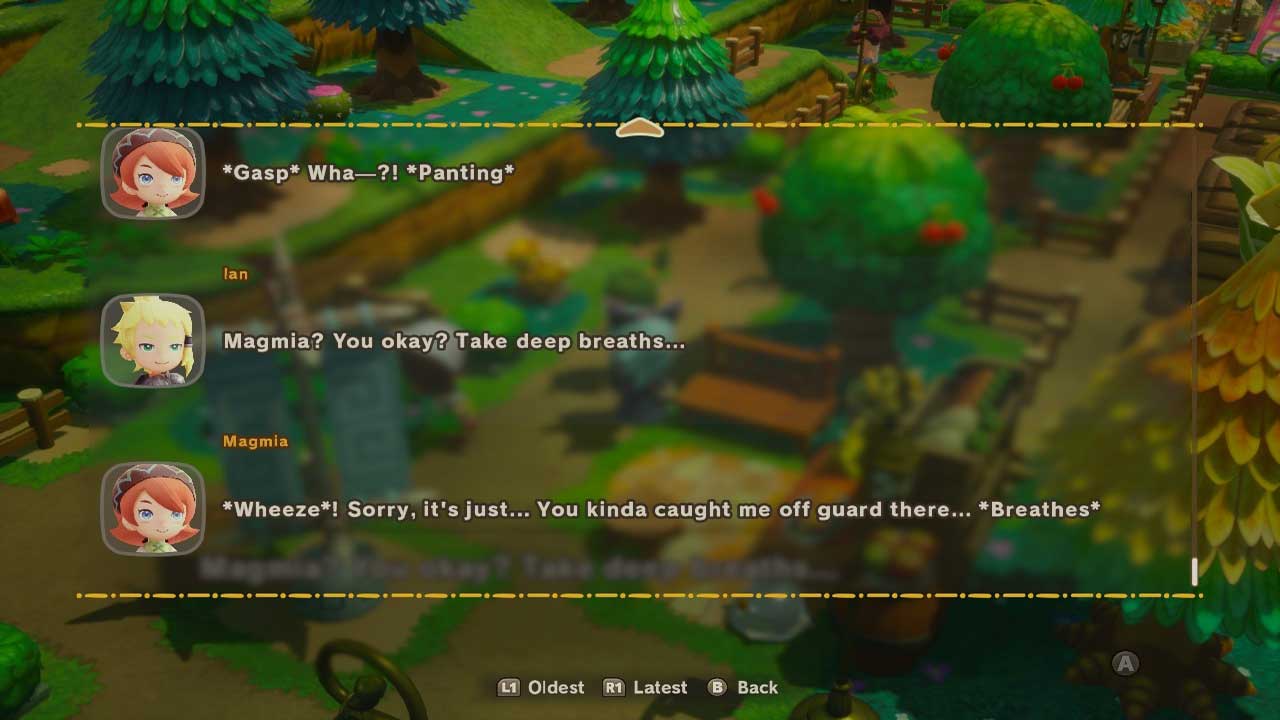This screenshot has width=1280, height=720.
Task: Click the dialogue log scrollbar thumb
Action: click(x=1194, y=571)
